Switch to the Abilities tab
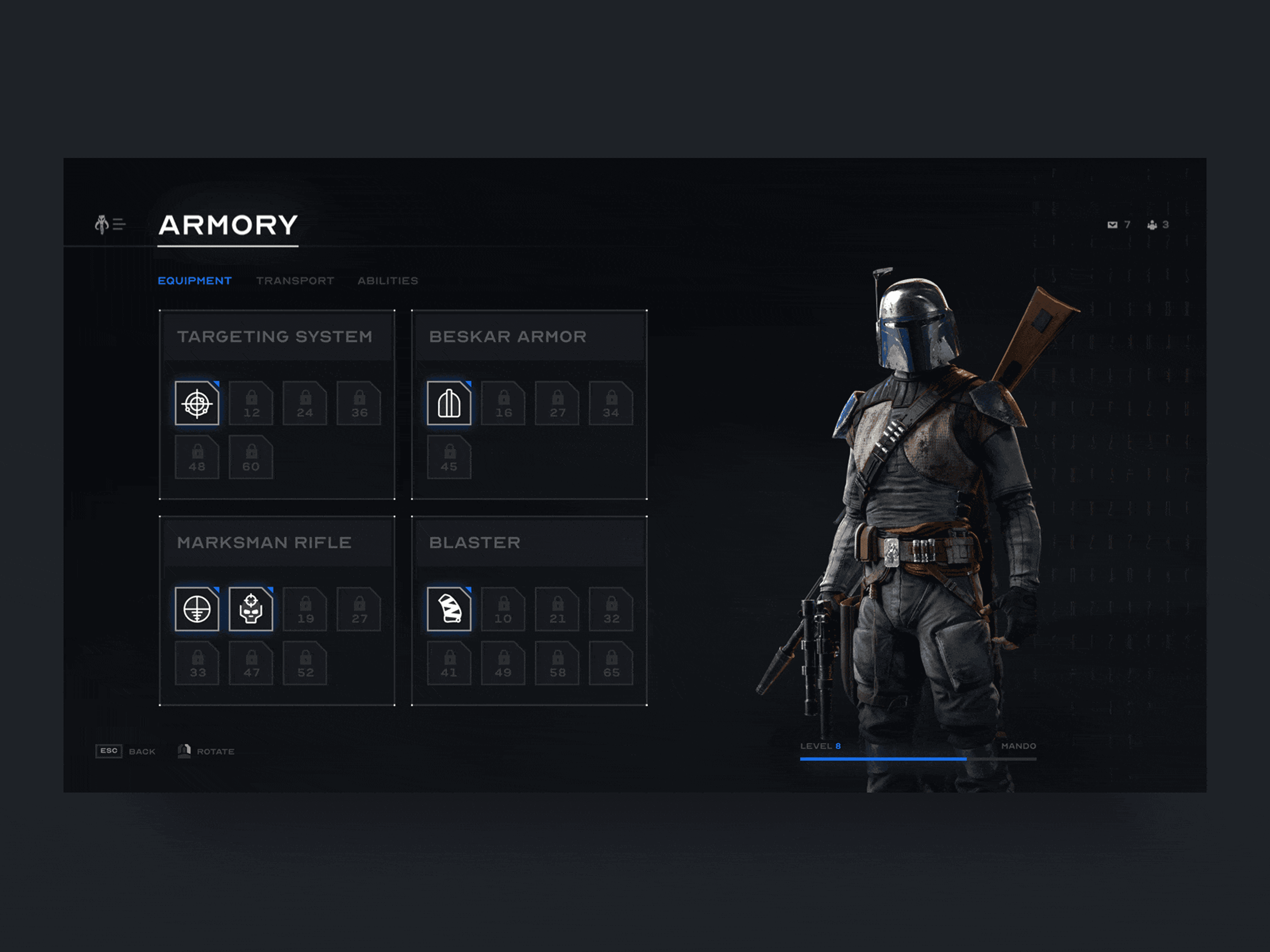 (x=387, y=280)
